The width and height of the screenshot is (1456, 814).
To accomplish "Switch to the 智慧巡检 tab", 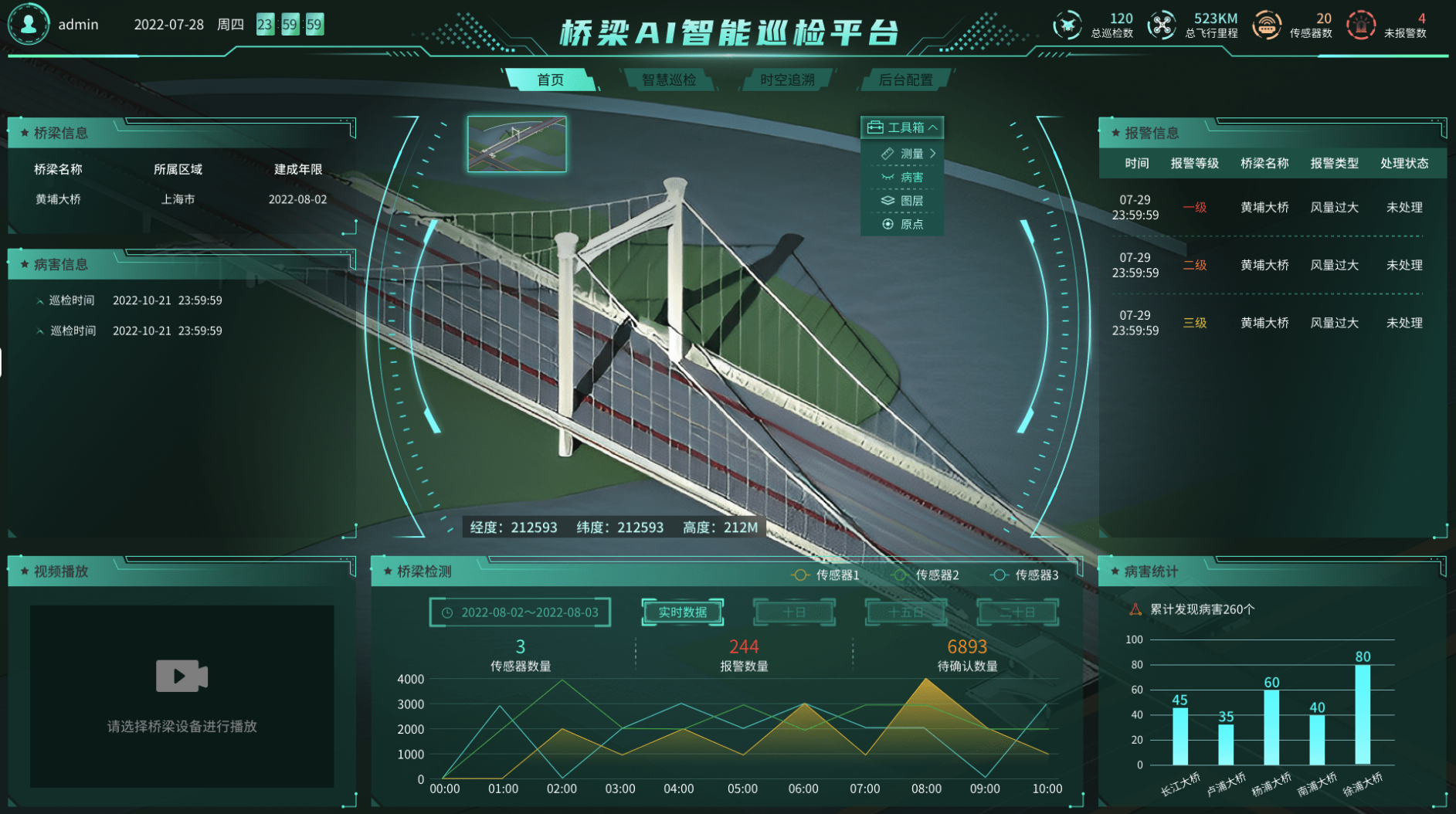I will tap(670, 78).
